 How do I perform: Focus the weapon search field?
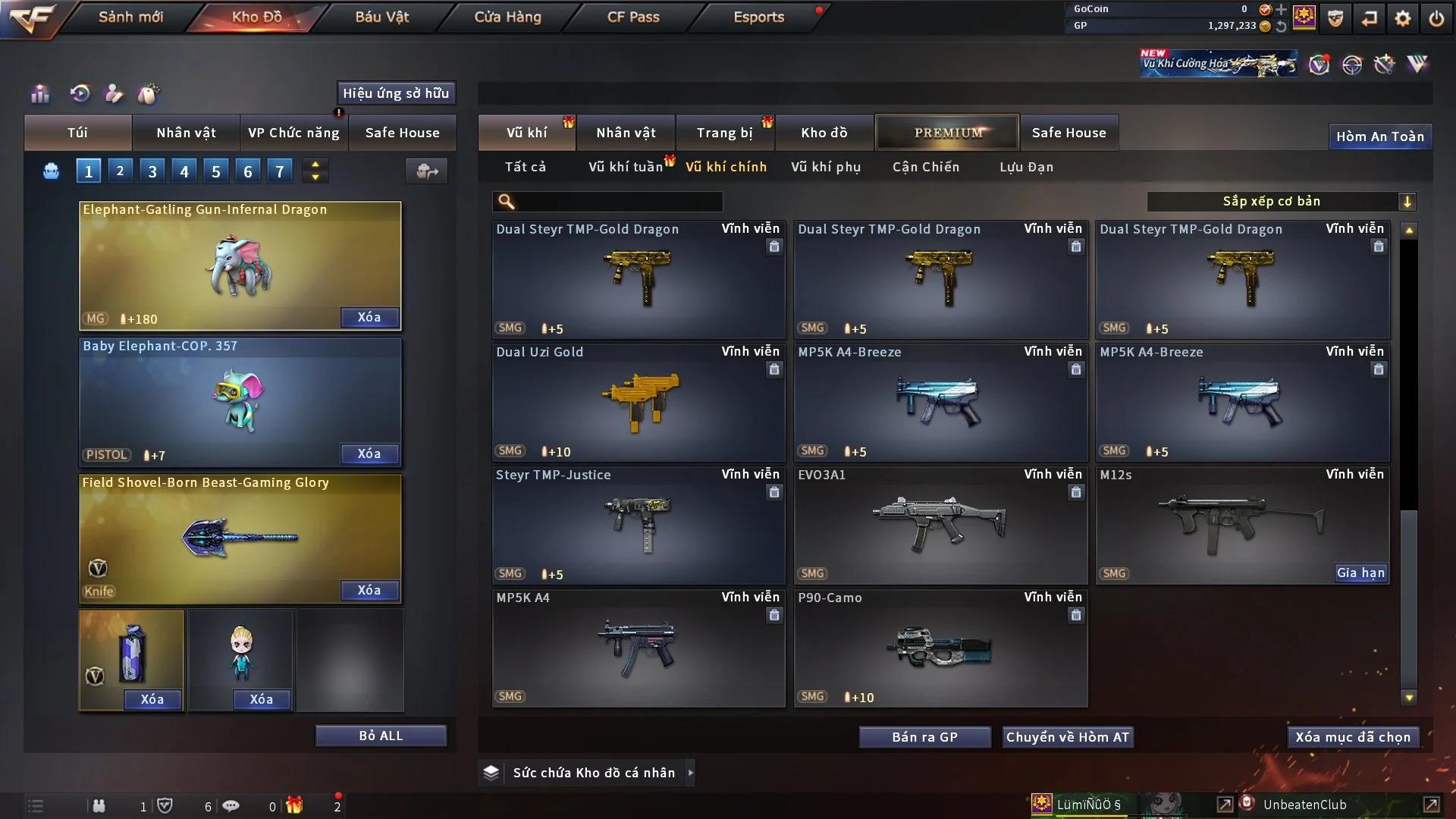tap(618, 202)
